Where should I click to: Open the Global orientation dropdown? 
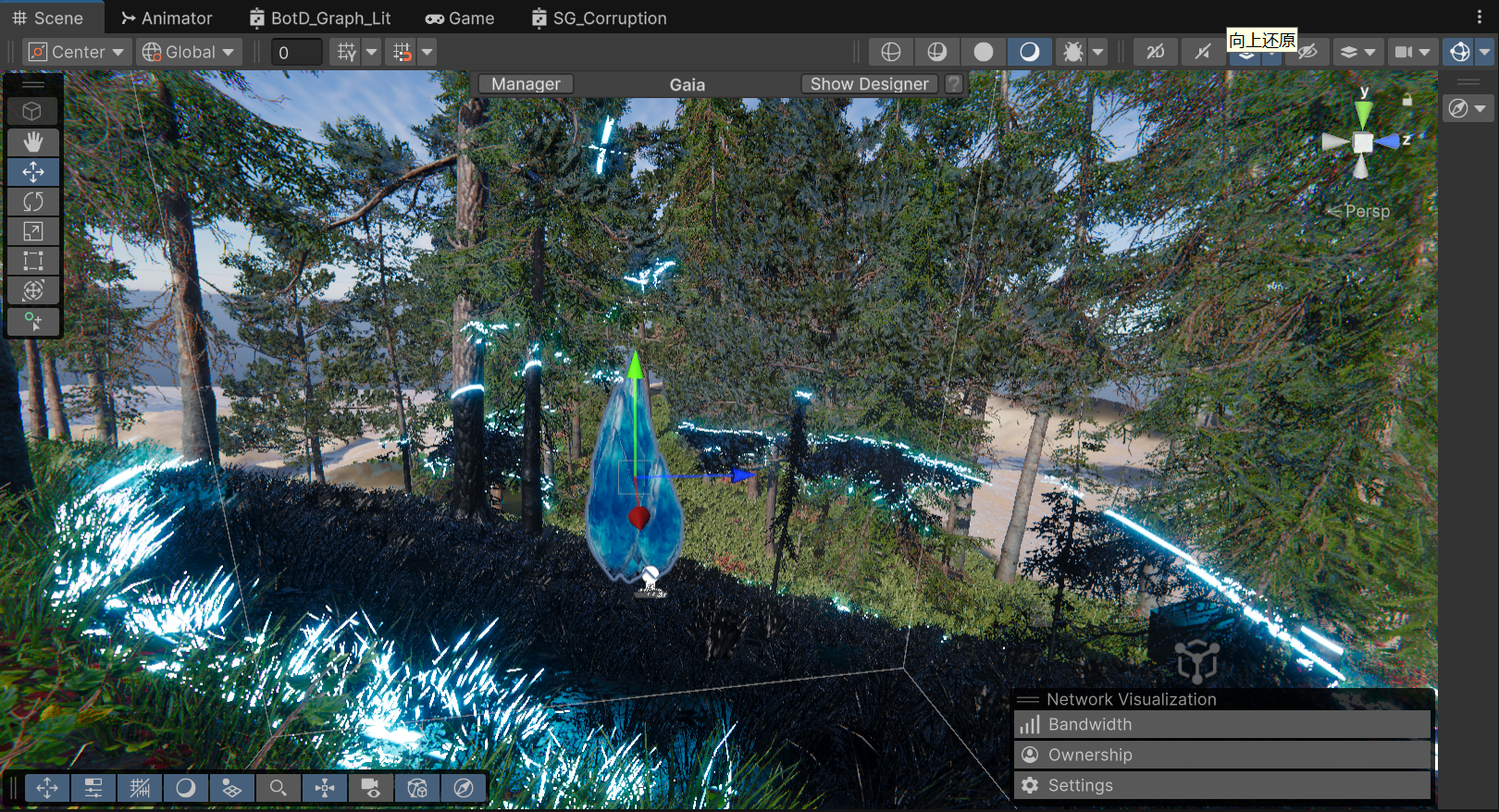(x=188, y=52)
